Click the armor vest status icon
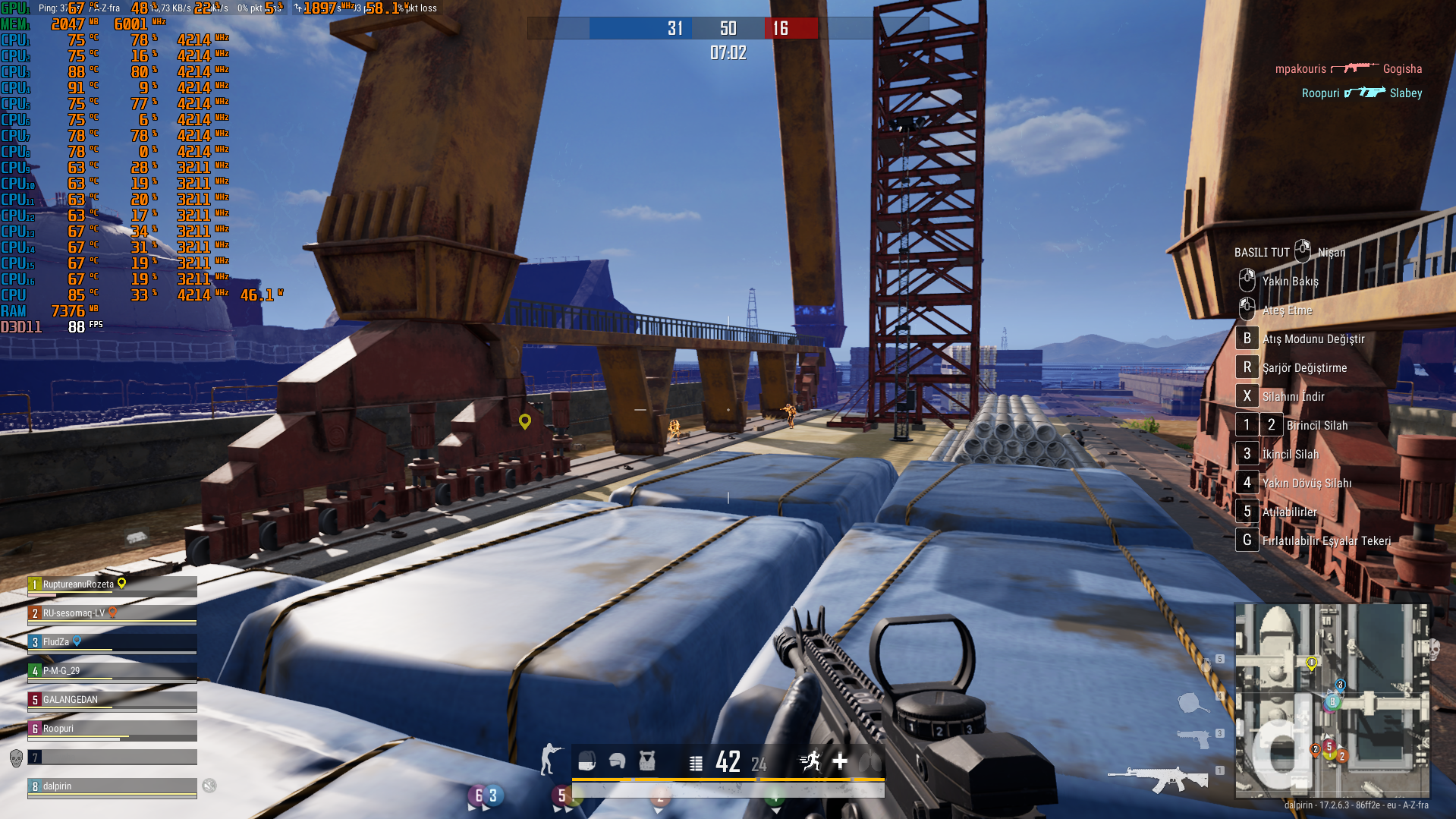1456x819 pixels. point(646,761)
